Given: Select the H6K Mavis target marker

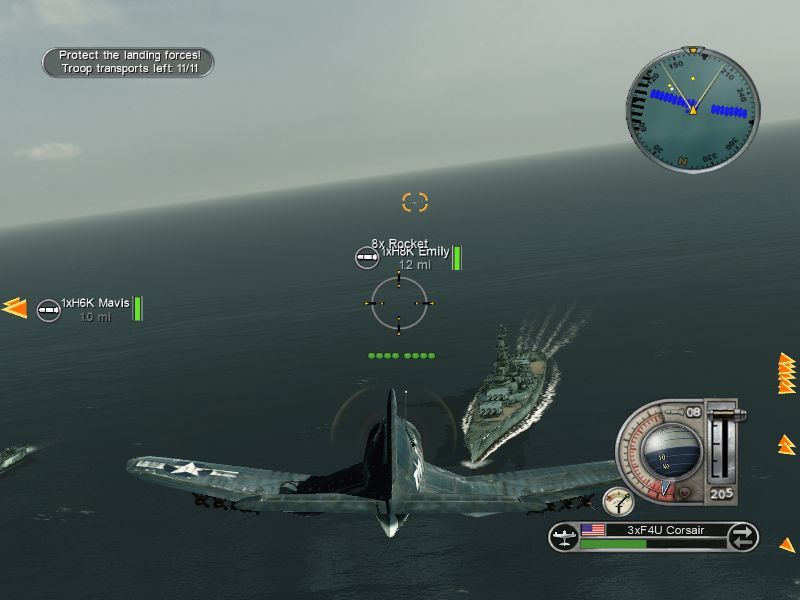Looking at the screenshot, I should pyautogui.click(x=47, y=310).
